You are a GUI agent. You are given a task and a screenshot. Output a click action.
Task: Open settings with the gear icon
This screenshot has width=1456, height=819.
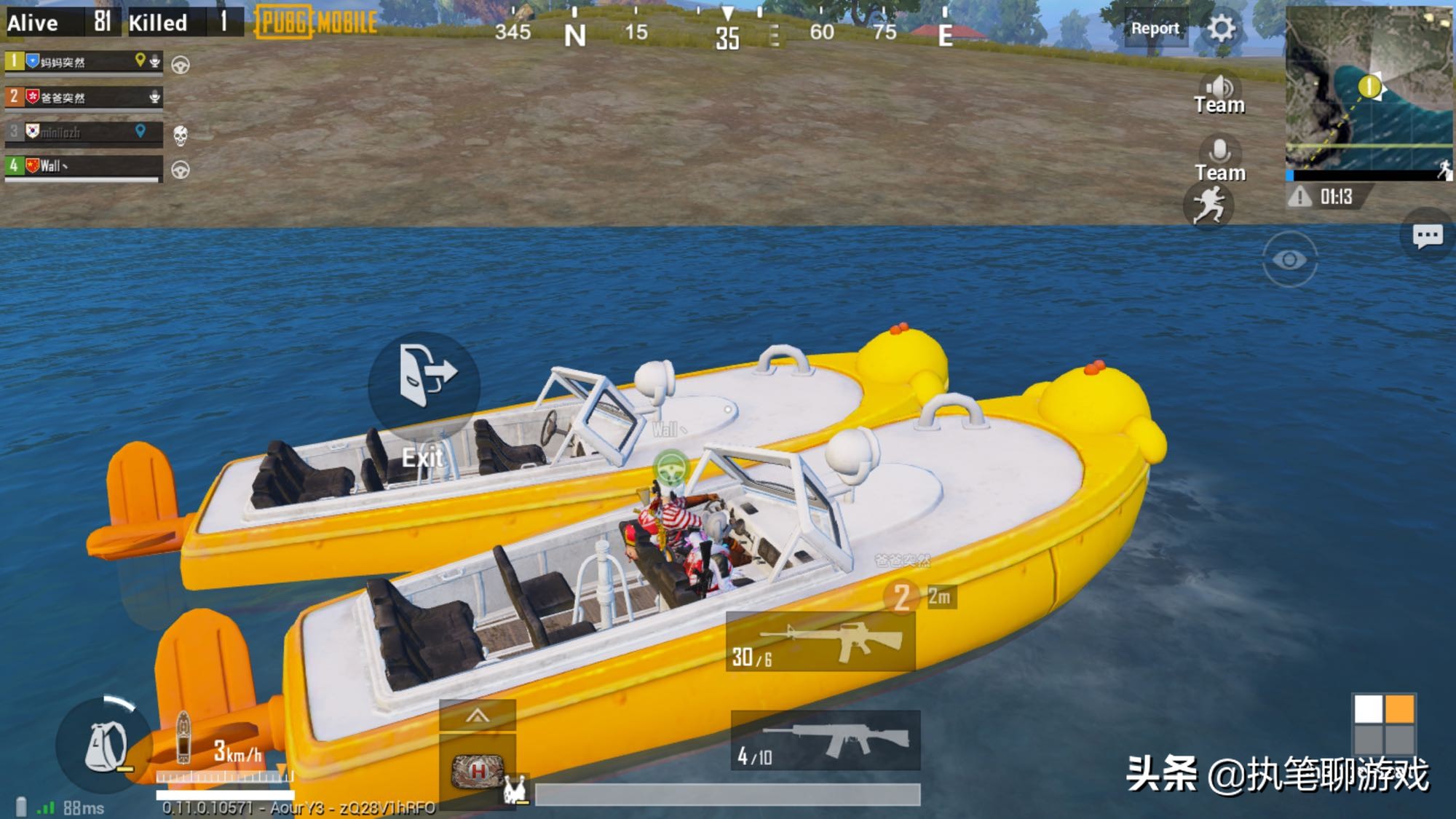1221,28
